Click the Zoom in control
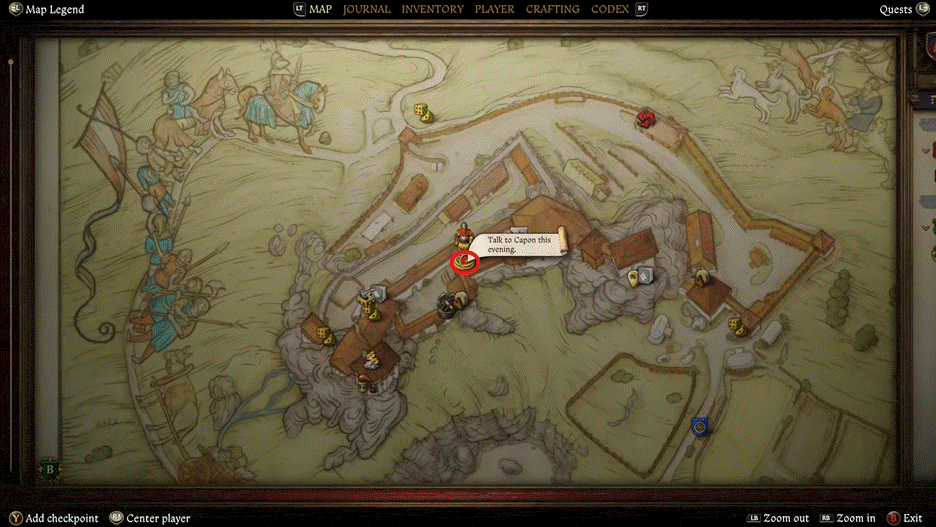 855,518
